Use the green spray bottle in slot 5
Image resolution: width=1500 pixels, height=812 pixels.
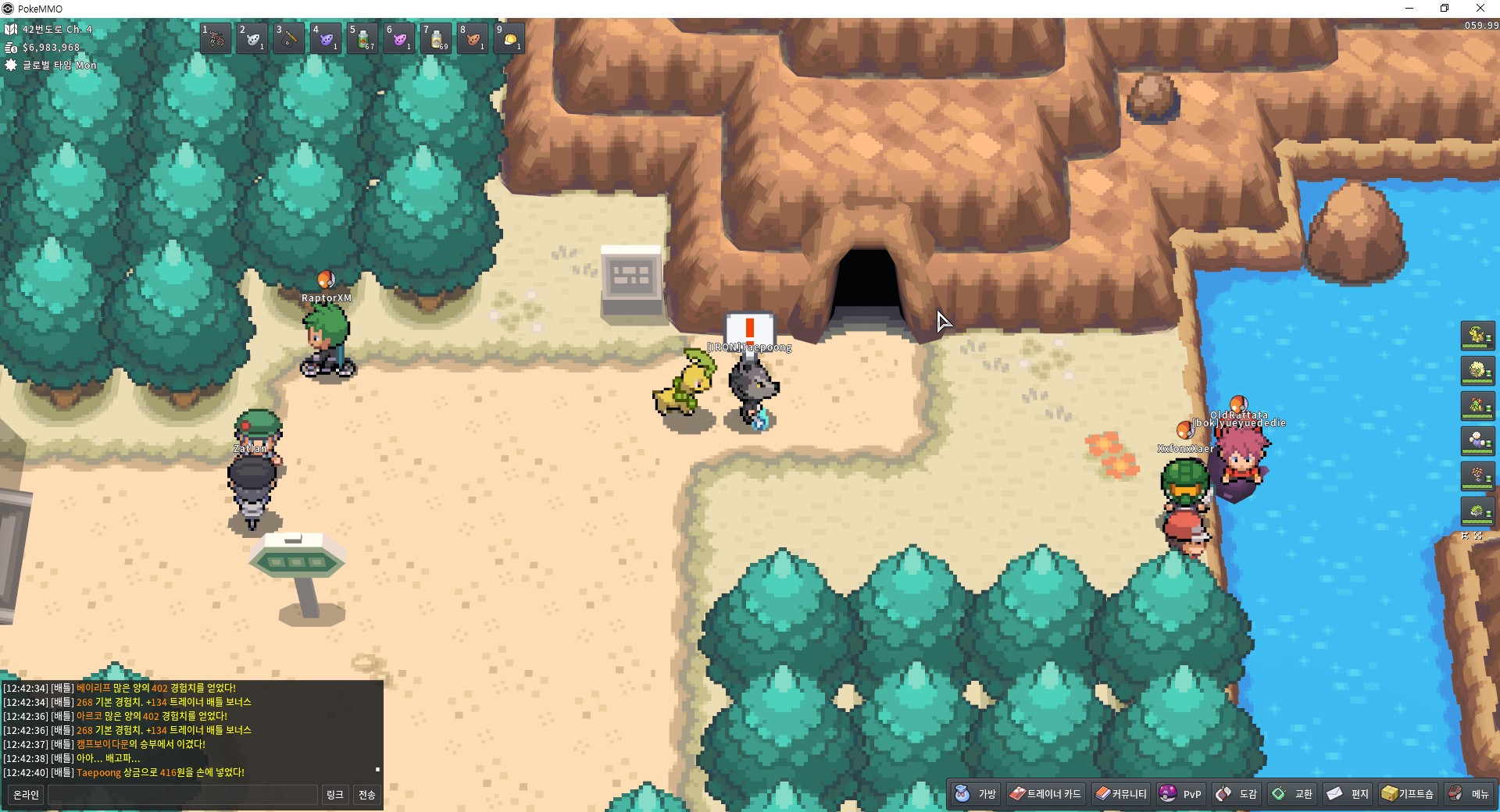tap(363, 37)
